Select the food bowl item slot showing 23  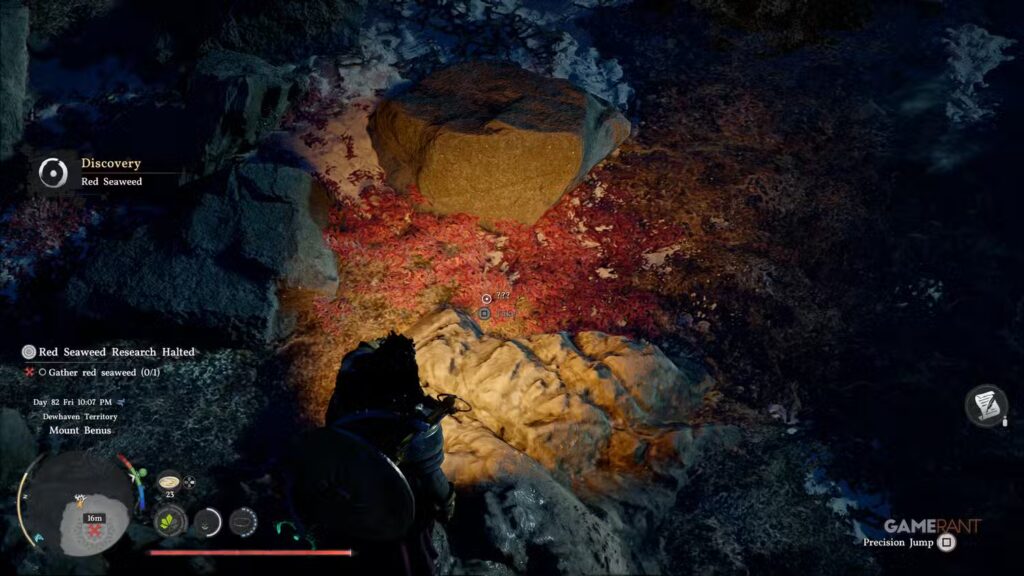coord(169,482)
